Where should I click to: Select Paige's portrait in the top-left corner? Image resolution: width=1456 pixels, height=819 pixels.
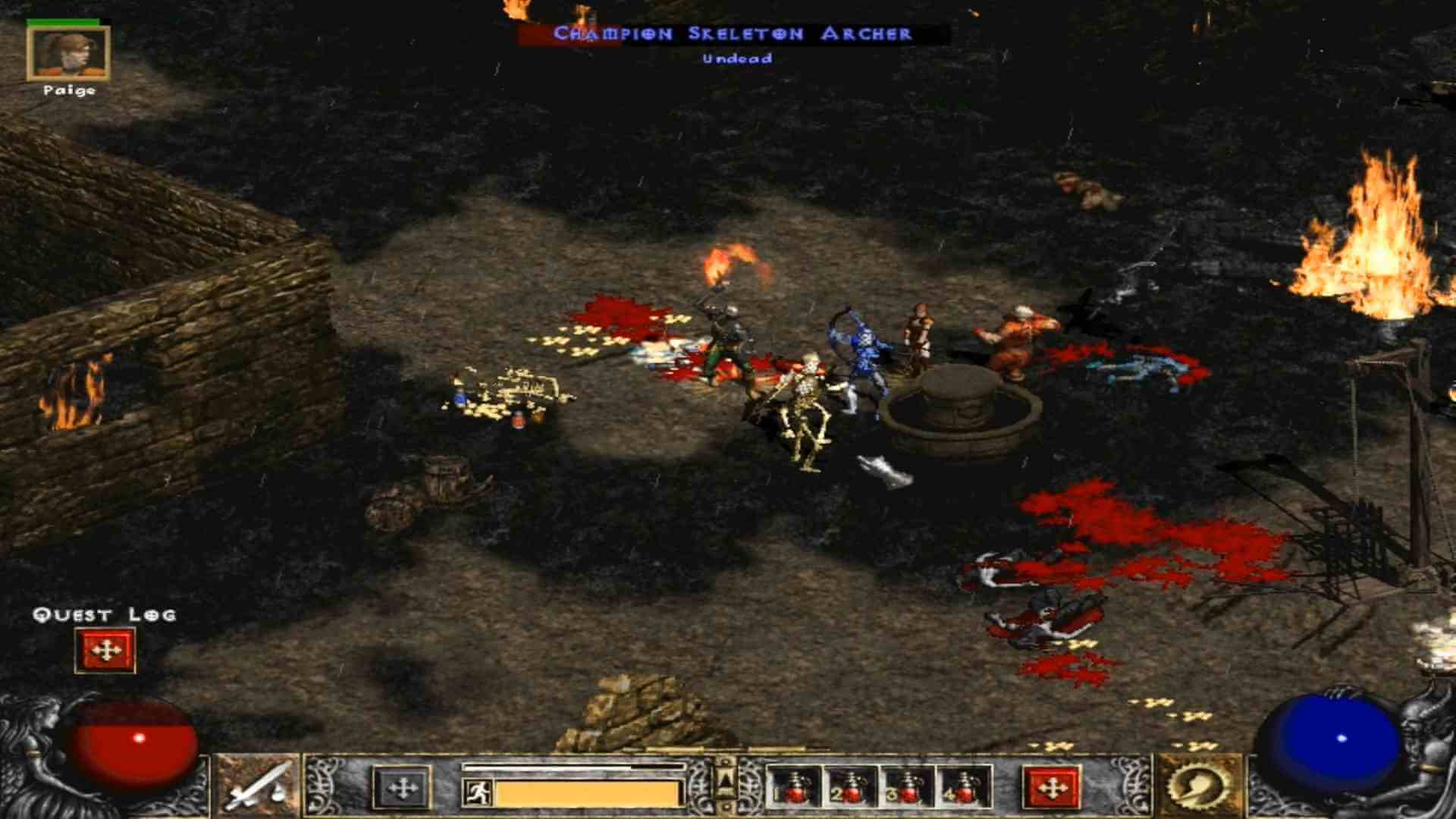68,53
